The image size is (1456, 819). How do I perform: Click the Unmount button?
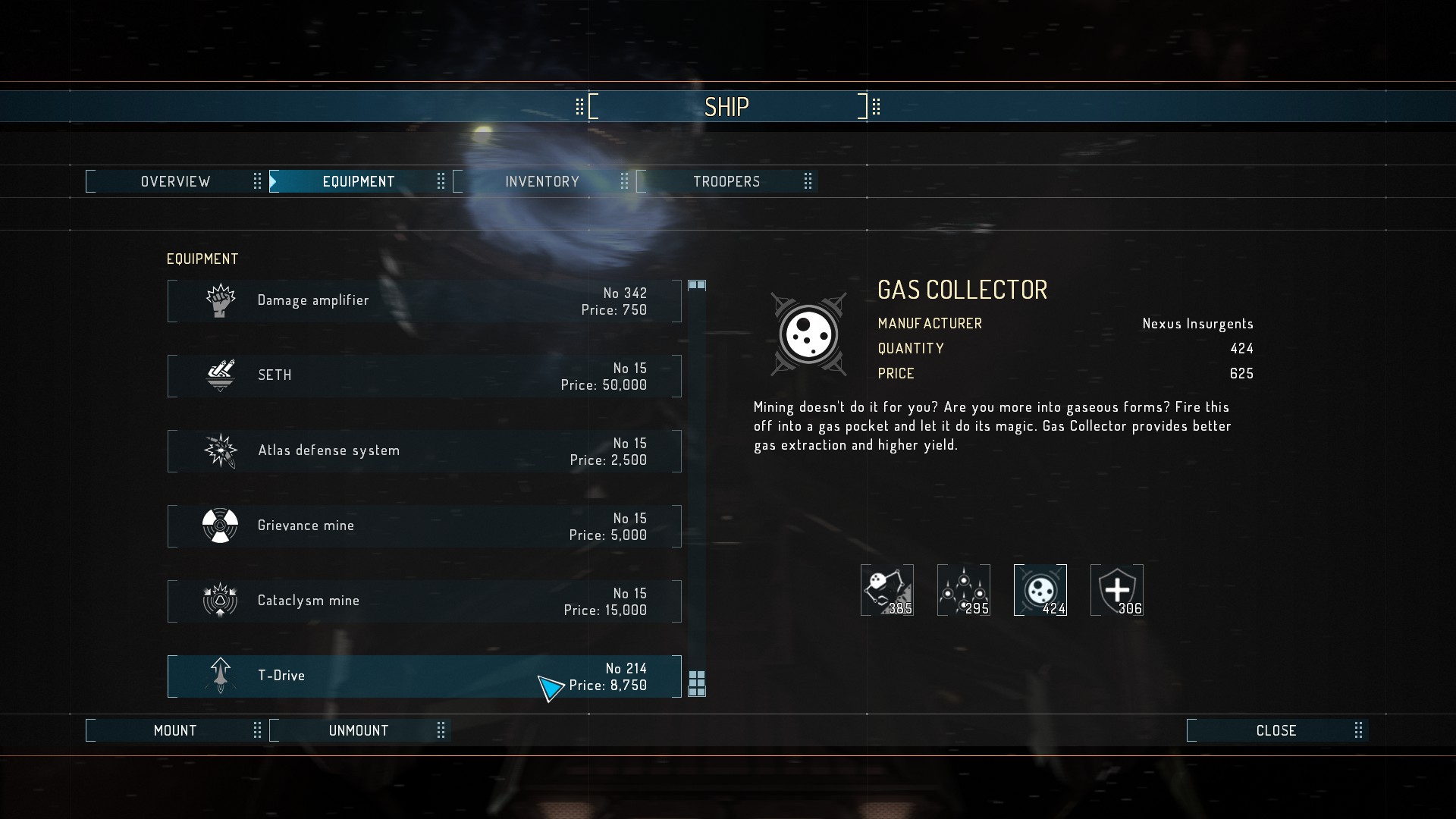(x=359, y=731)
